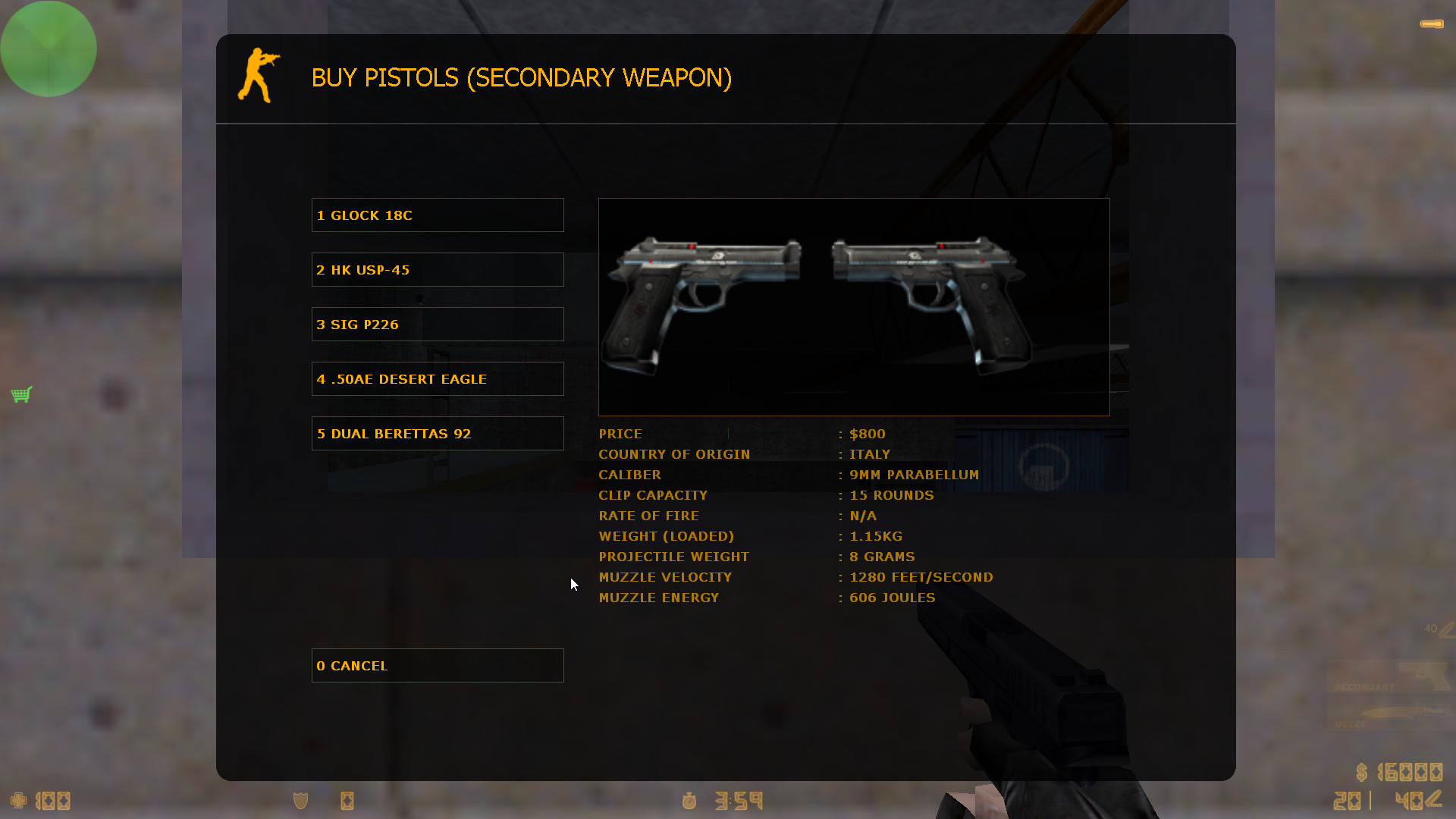Click the stopwatch icon beside the round timer
This screenshot has height=819, width=1456.
pyautogui.click(x=689, y=800)
